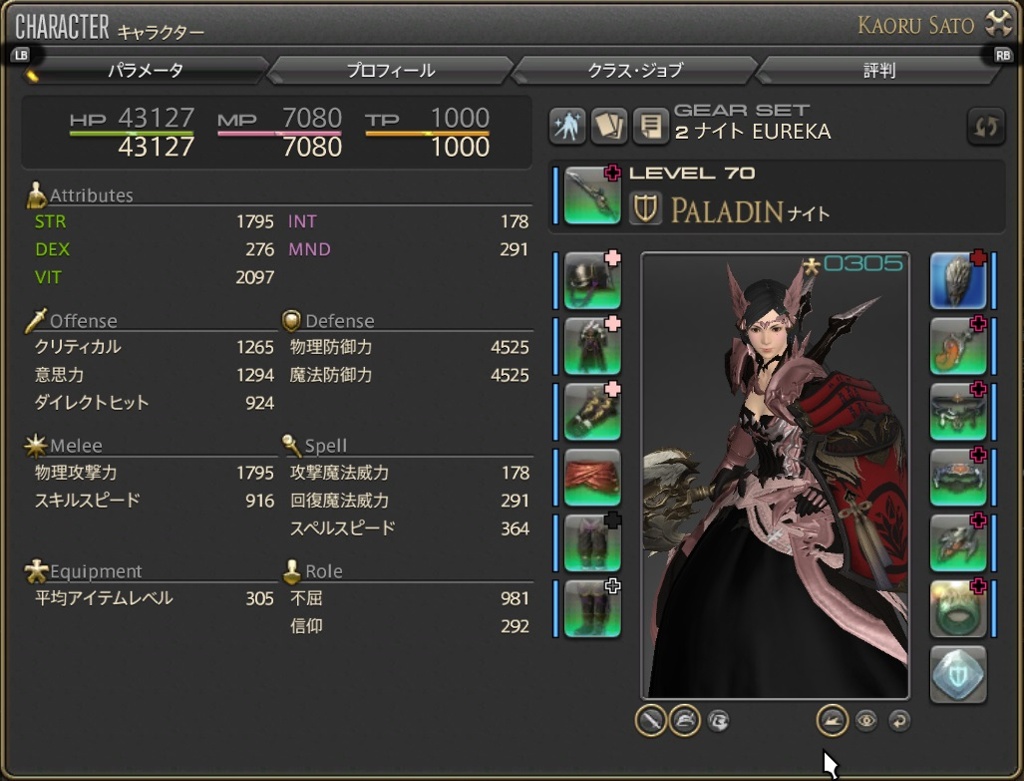Select the helmet equipment slot
Screen dimensions: 1024x781
pyautogui.click(x=591, y=281)
